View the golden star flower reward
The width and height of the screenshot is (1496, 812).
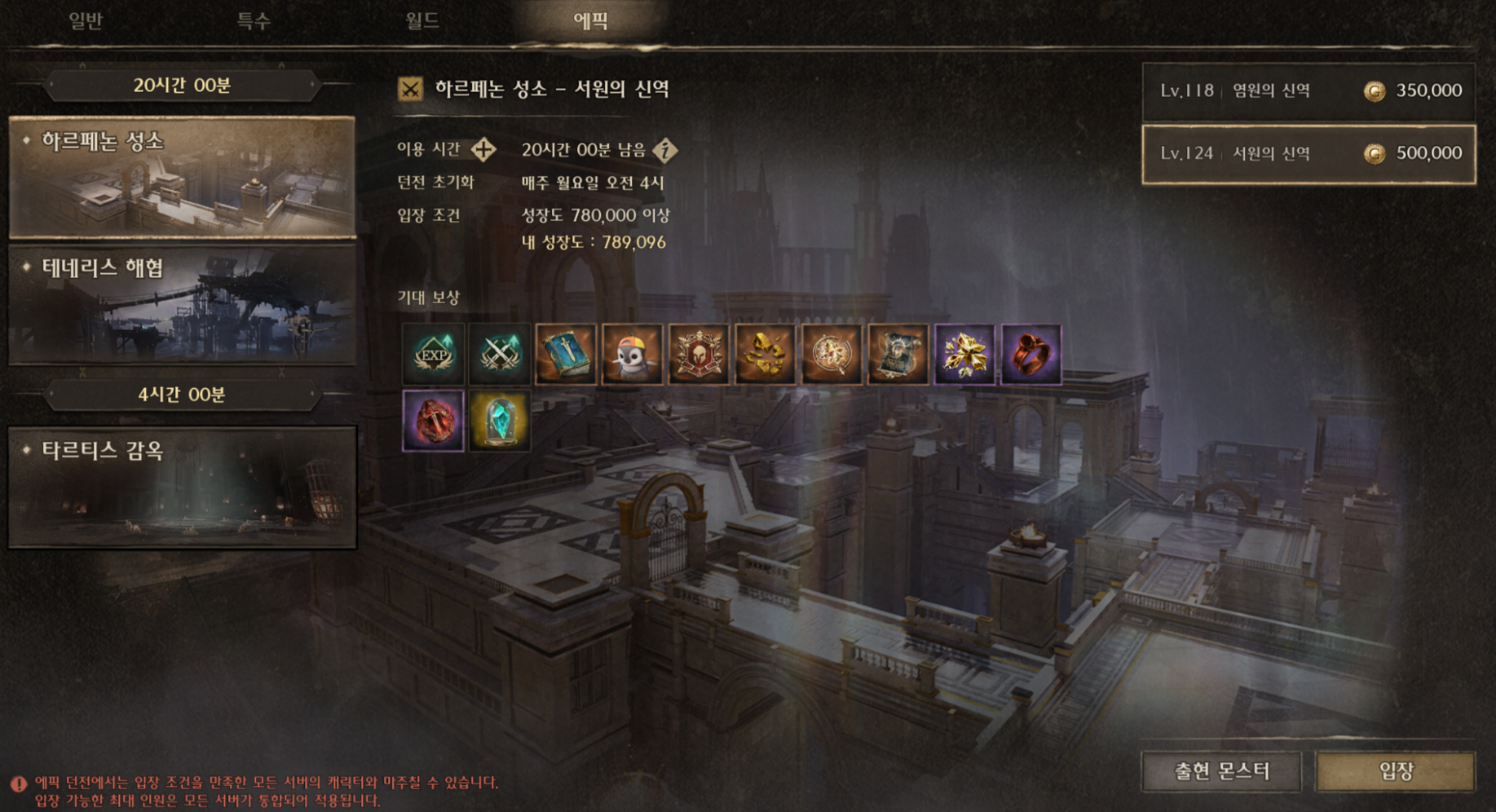pos(964,354)
